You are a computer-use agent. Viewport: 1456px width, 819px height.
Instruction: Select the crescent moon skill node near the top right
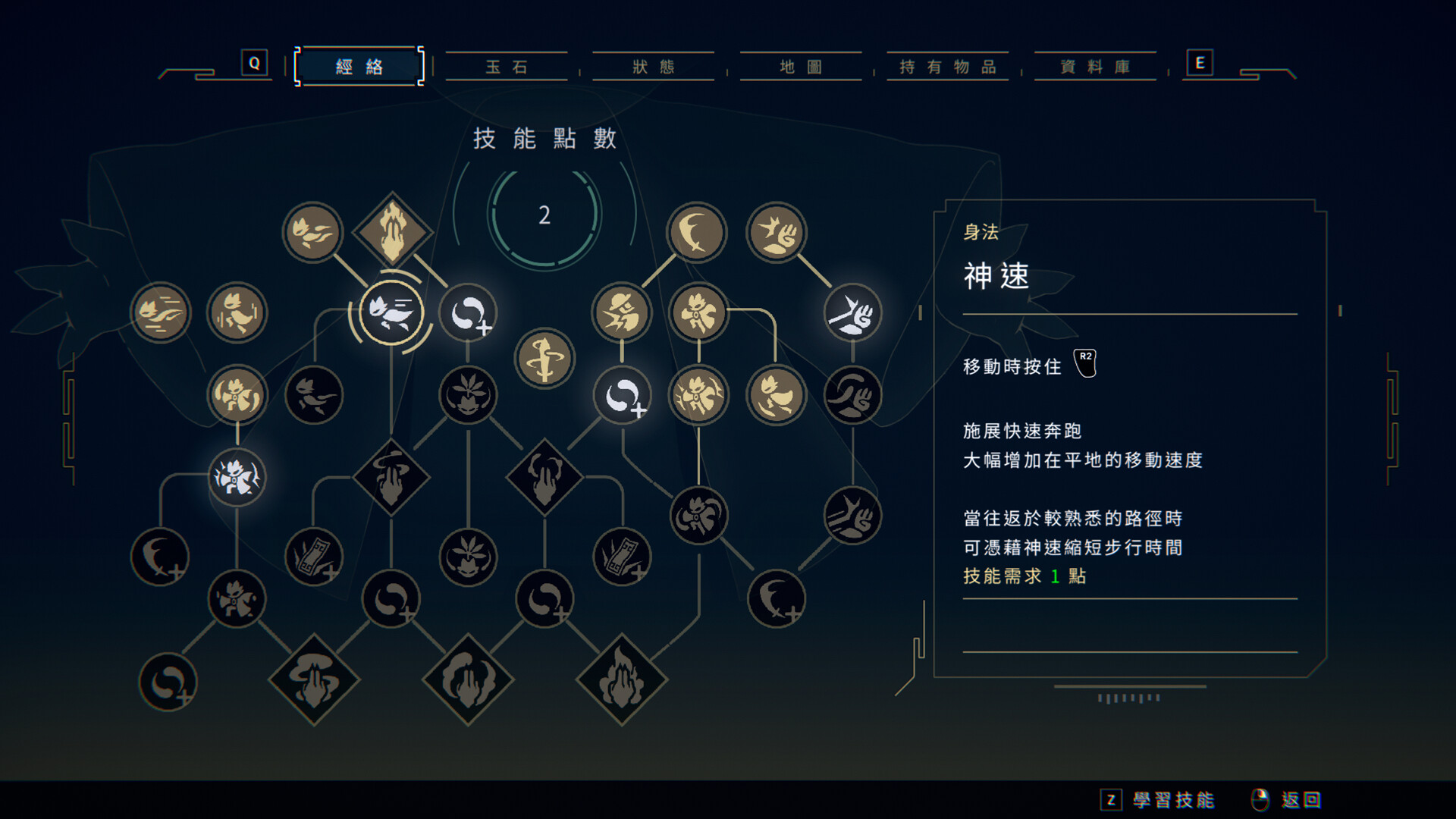click(696, 233)
